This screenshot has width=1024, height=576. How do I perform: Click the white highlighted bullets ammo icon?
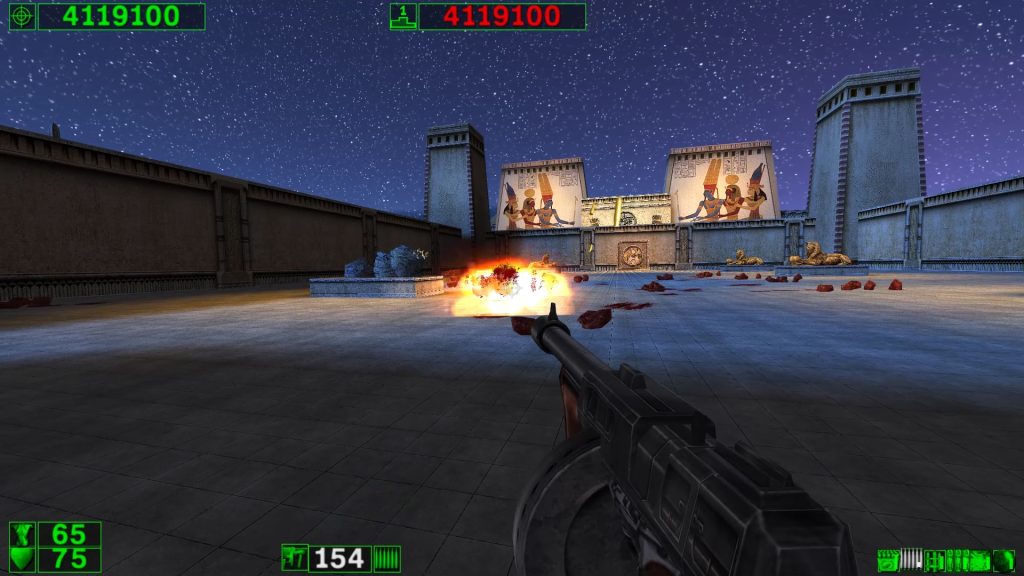tap(910, 560)
